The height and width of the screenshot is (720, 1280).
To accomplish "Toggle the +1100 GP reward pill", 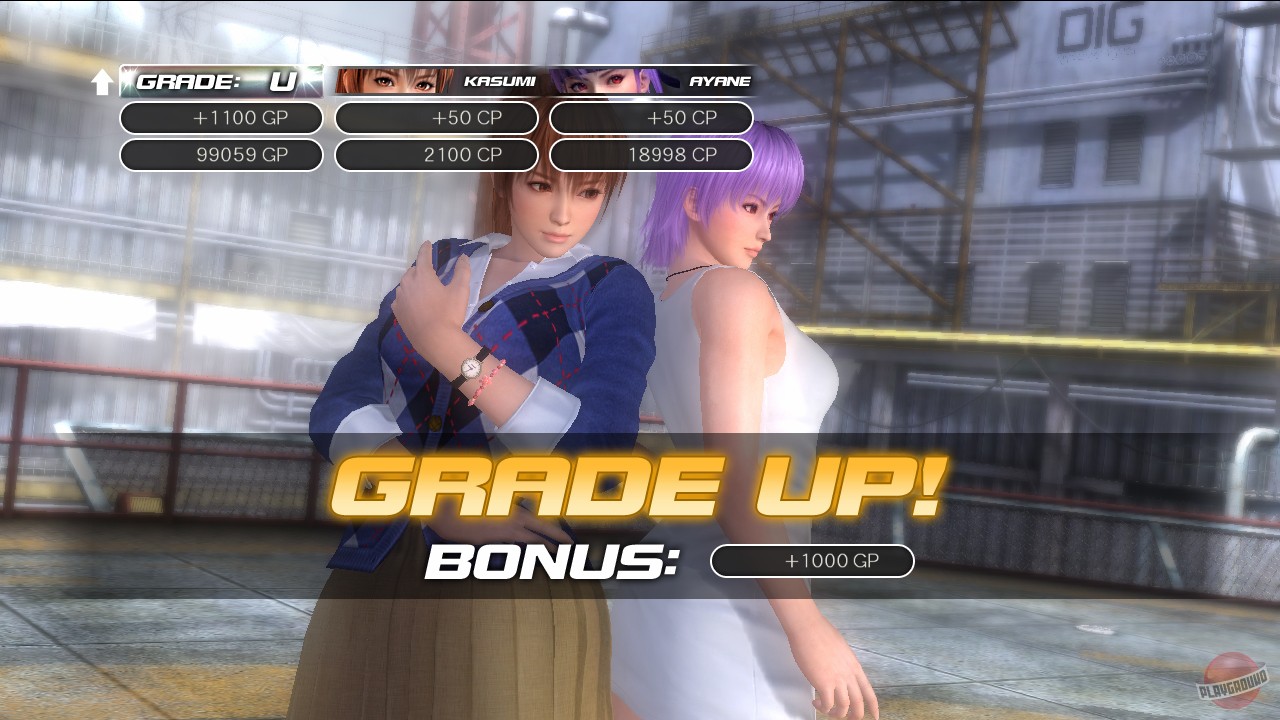I will click(221, 118).
